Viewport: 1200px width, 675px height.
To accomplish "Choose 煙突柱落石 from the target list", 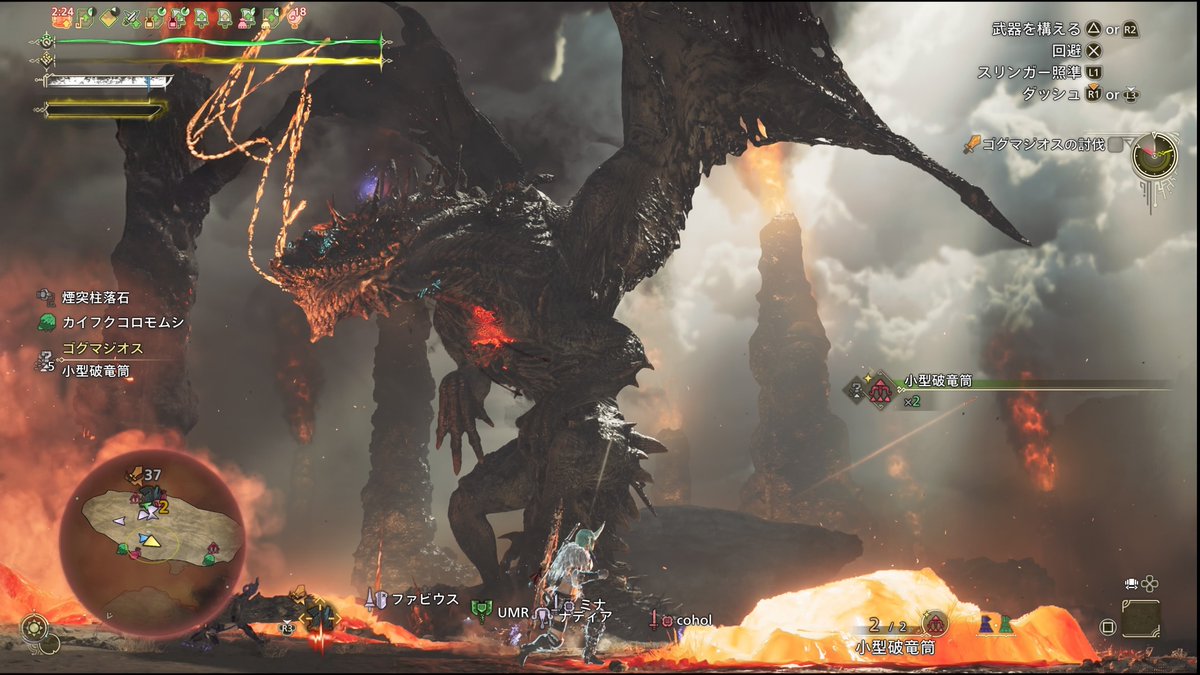I will 95,297.
